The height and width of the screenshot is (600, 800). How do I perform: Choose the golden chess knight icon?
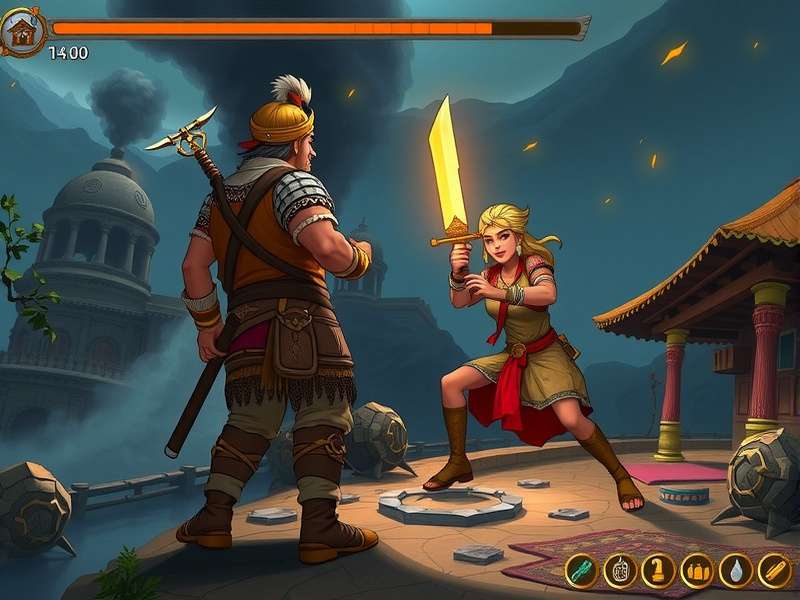pos(658,570)
